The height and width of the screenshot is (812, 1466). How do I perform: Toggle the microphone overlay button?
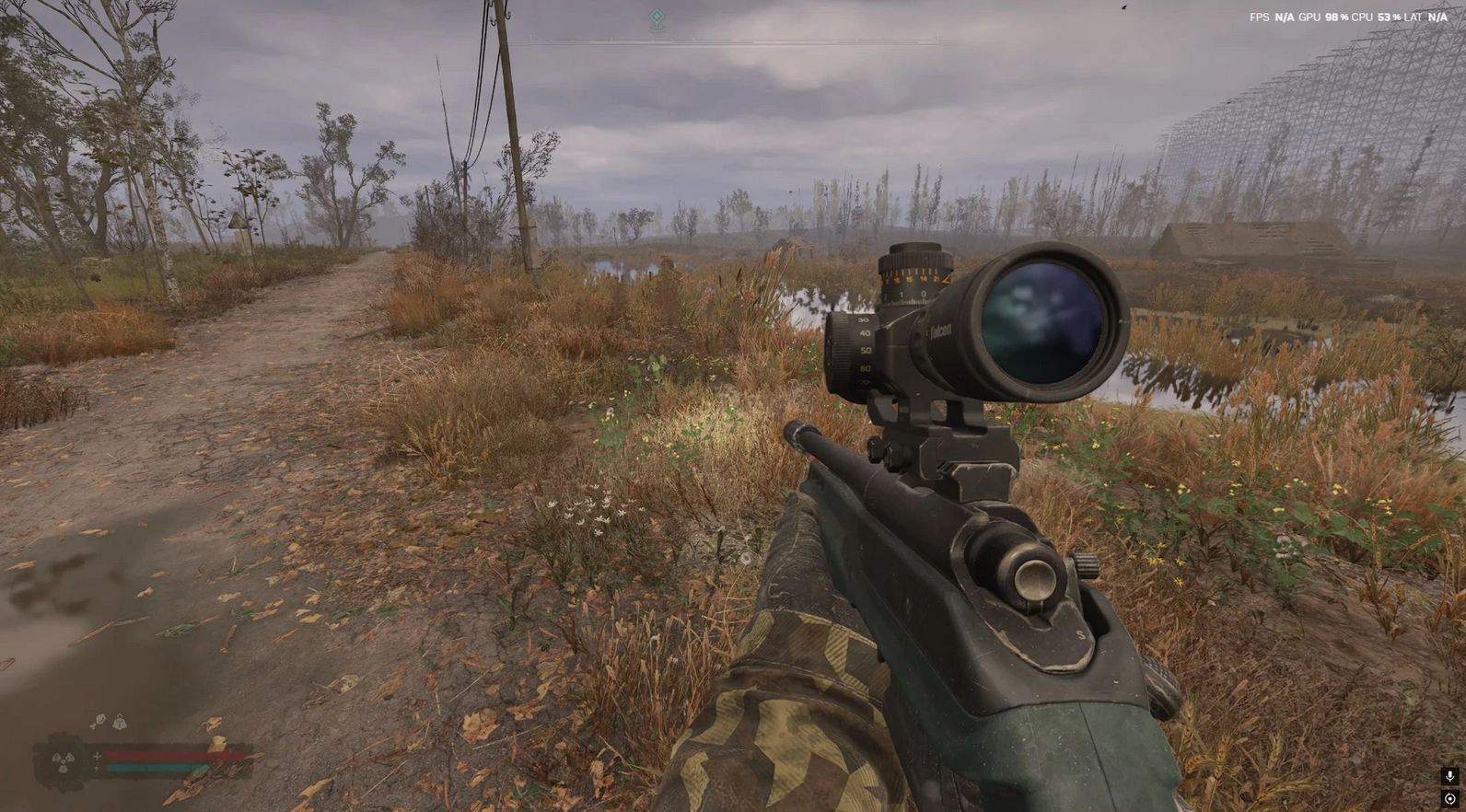click(1450, 777)
